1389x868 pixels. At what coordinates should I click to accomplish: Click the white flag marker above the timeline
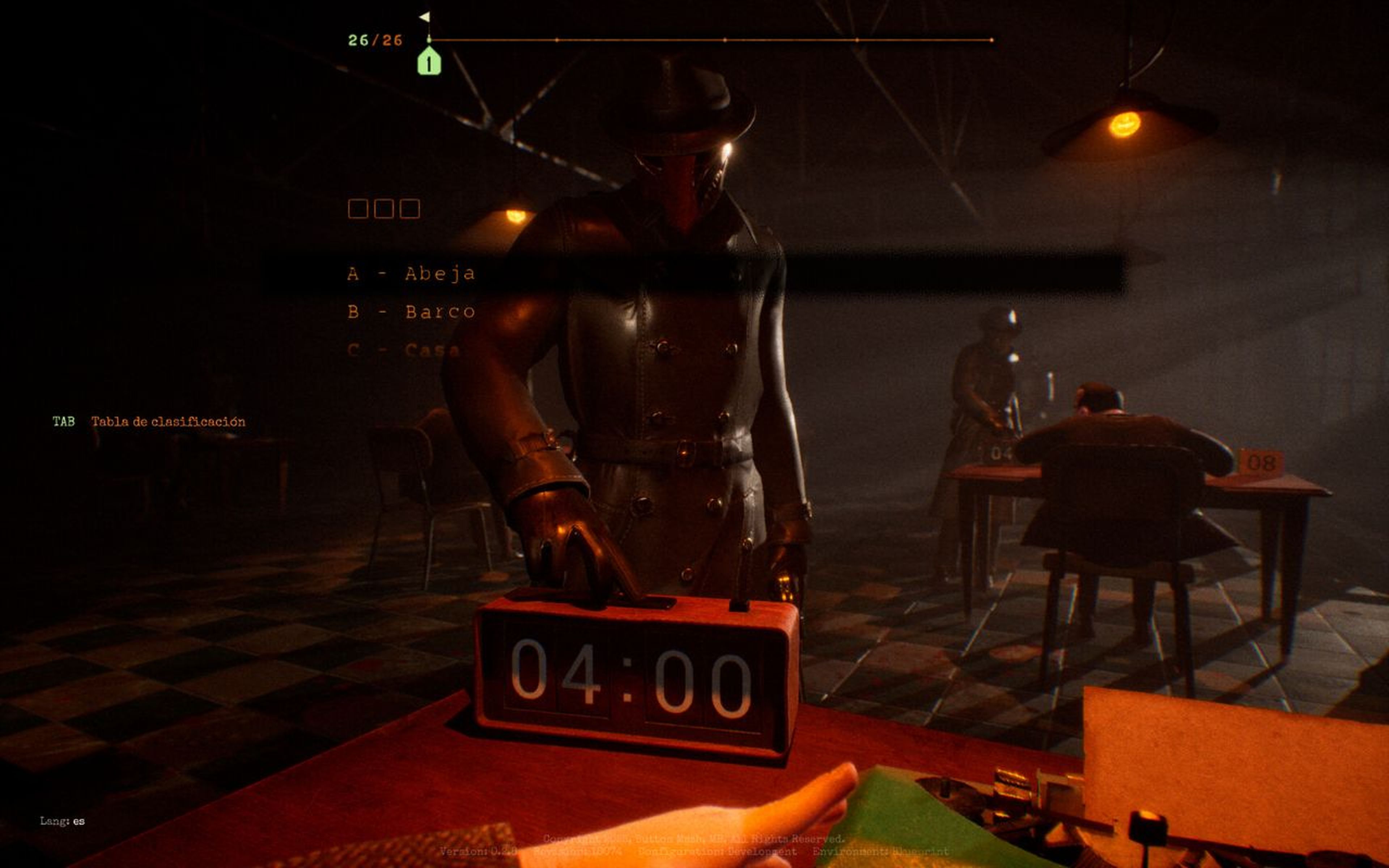tap(424, 18)
